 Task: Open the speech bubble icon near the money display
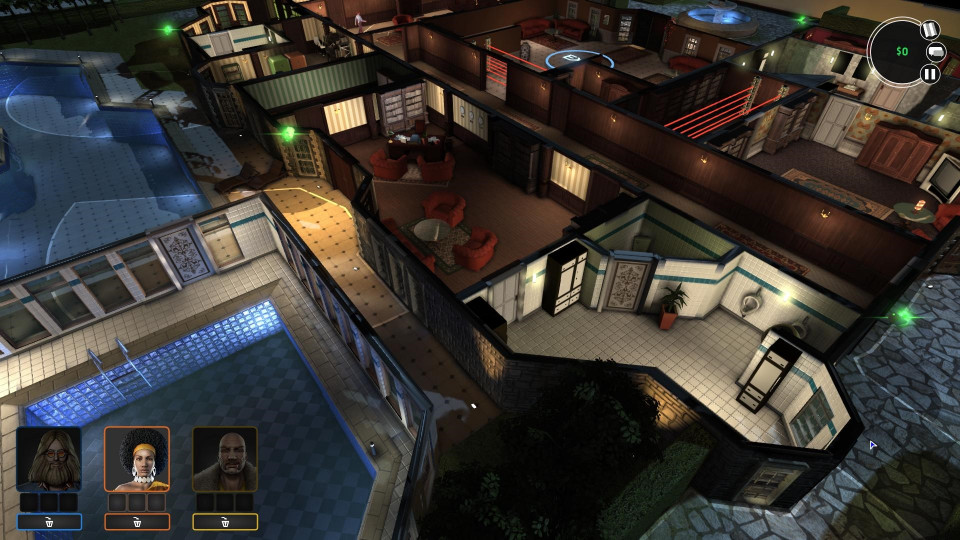point(937,51)
